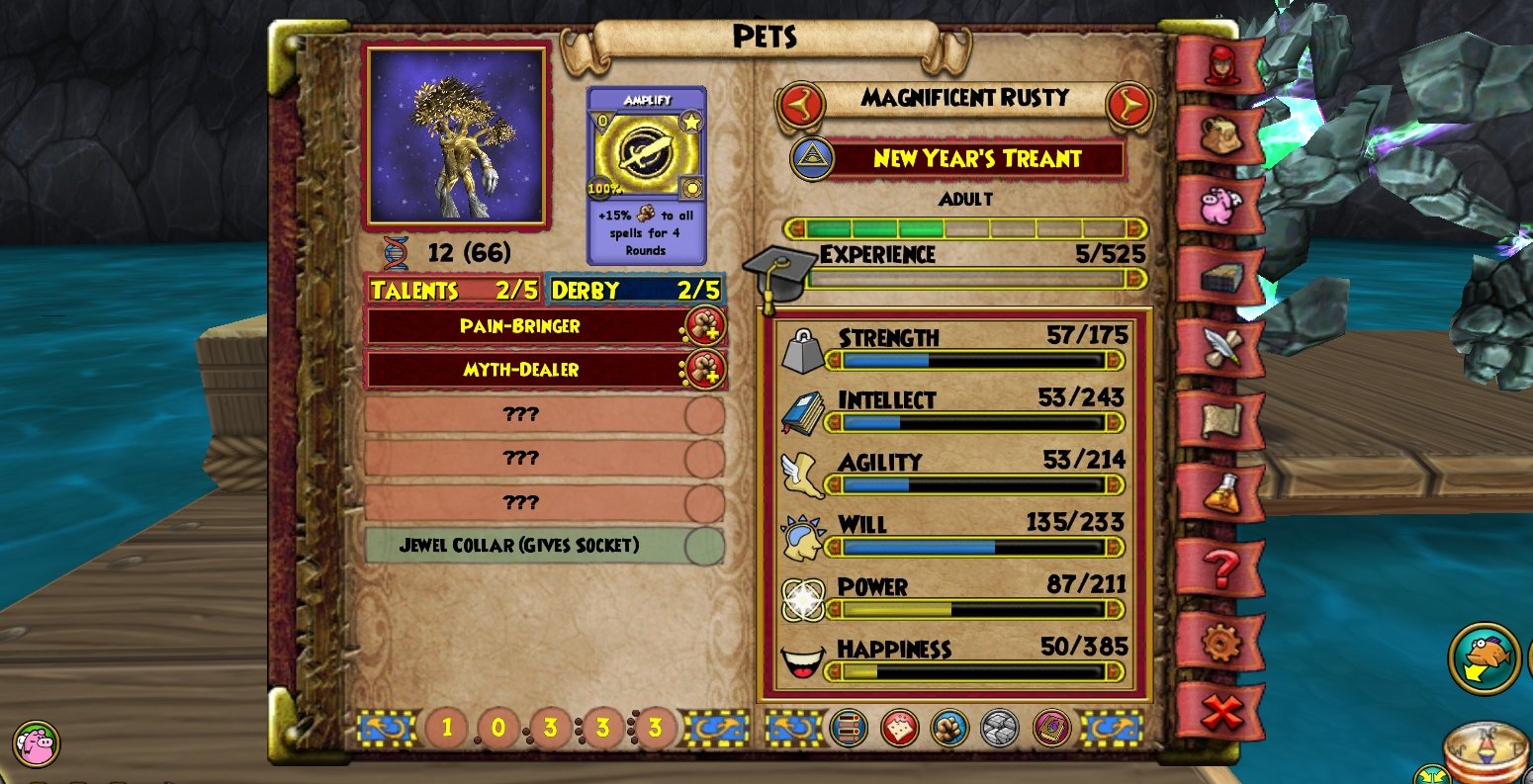Open the map scroll icon
1533x784 pixels.
(x=1222, y=420)
